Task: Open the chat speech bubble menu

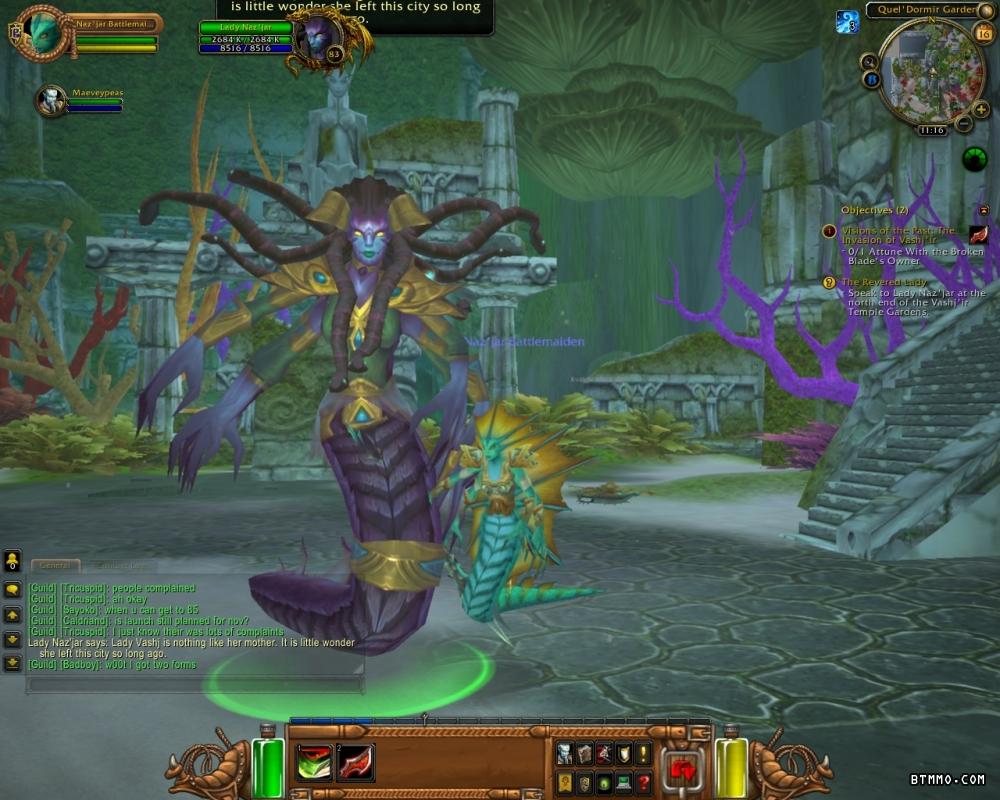Action: [13, 590]
